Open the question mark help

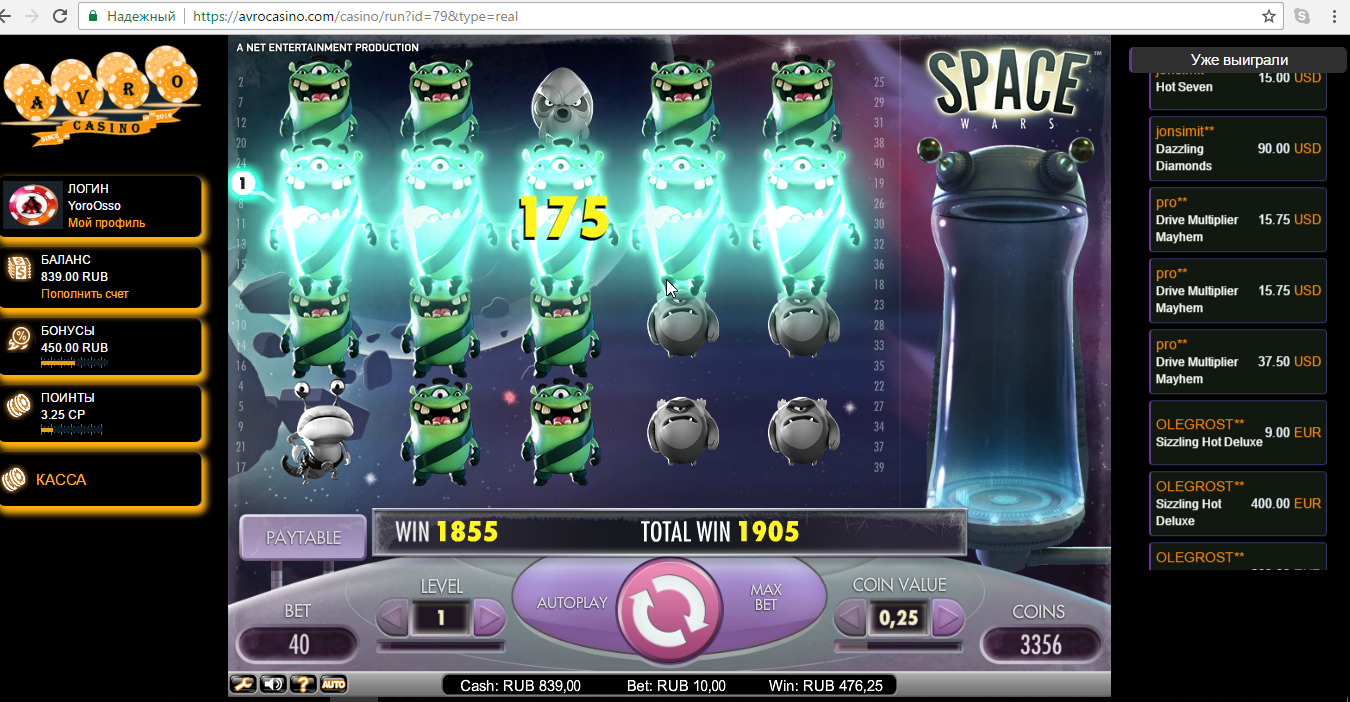(x=302, y=684)
